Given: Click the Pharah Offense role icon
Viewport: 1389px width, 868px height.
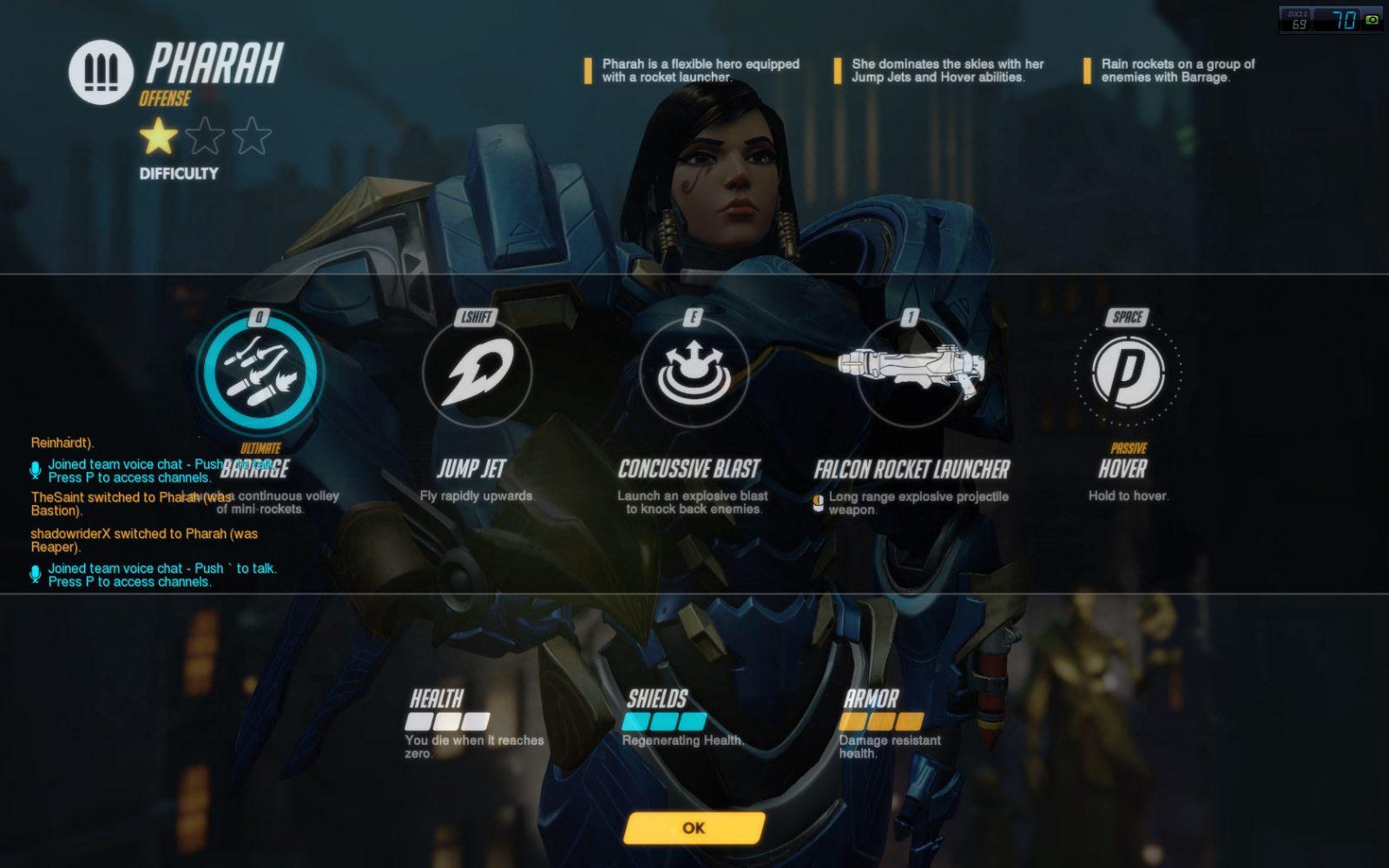Looking at the screenshot, I should pyautogui.click(x=101, y=72).
